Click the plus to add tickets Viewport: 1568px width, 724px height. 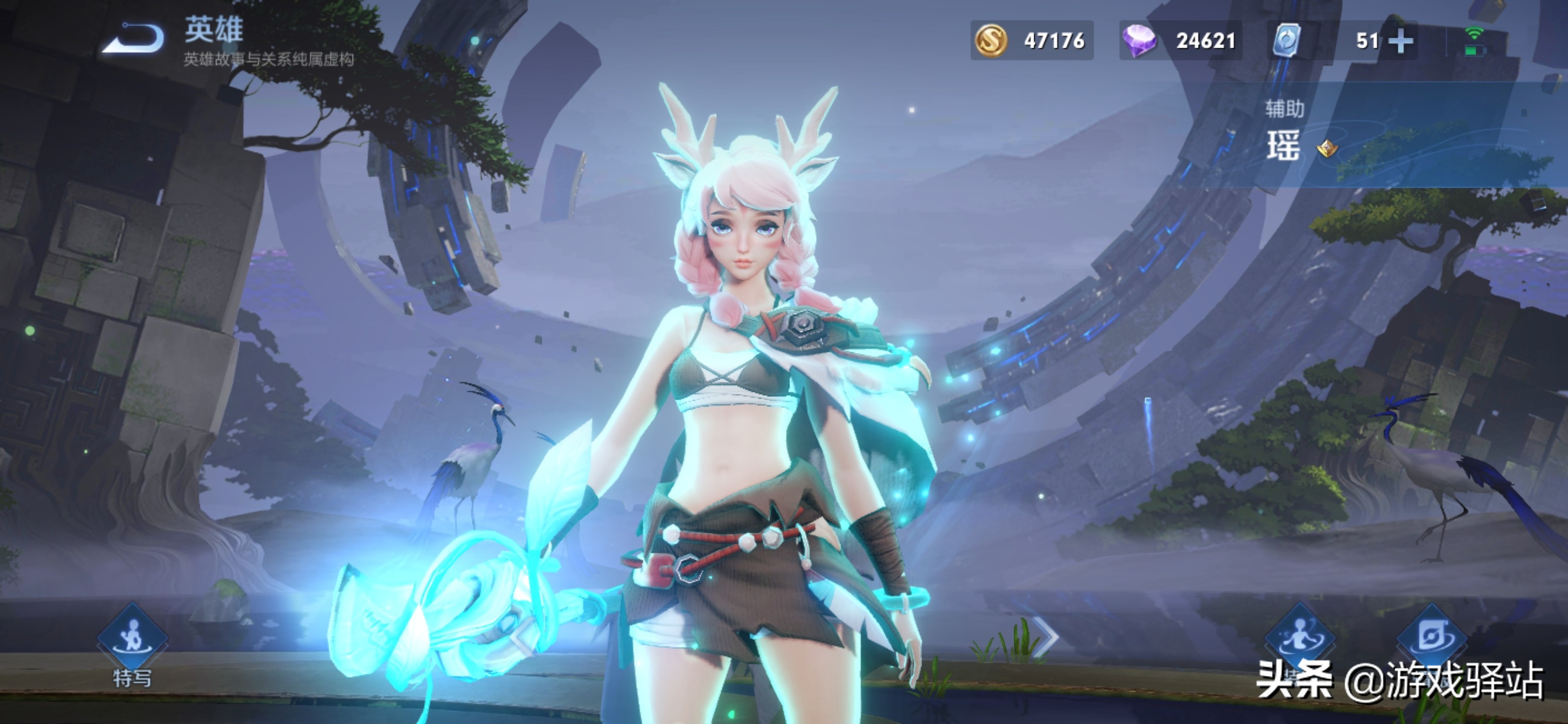coord(1401,41)
